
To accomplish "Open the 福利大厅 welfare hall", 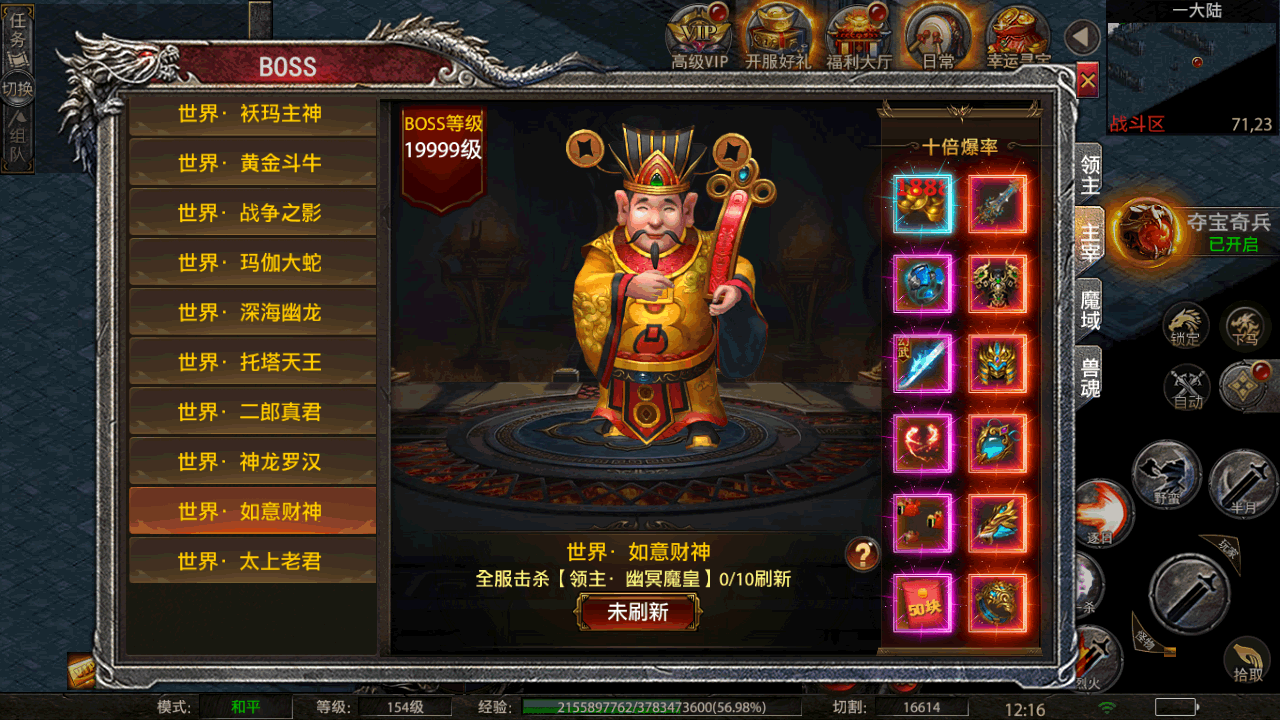I will pyautogui.click(x=860, y=38).
